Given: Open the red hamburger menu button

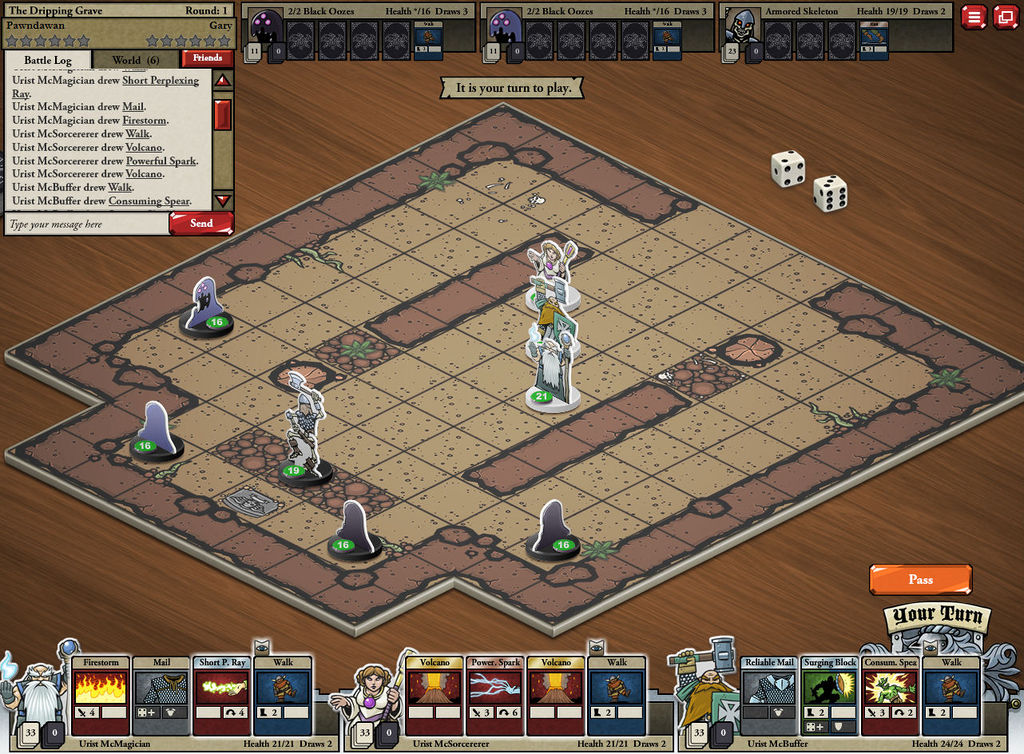Looking at the screenshot, I should [973, 16].
